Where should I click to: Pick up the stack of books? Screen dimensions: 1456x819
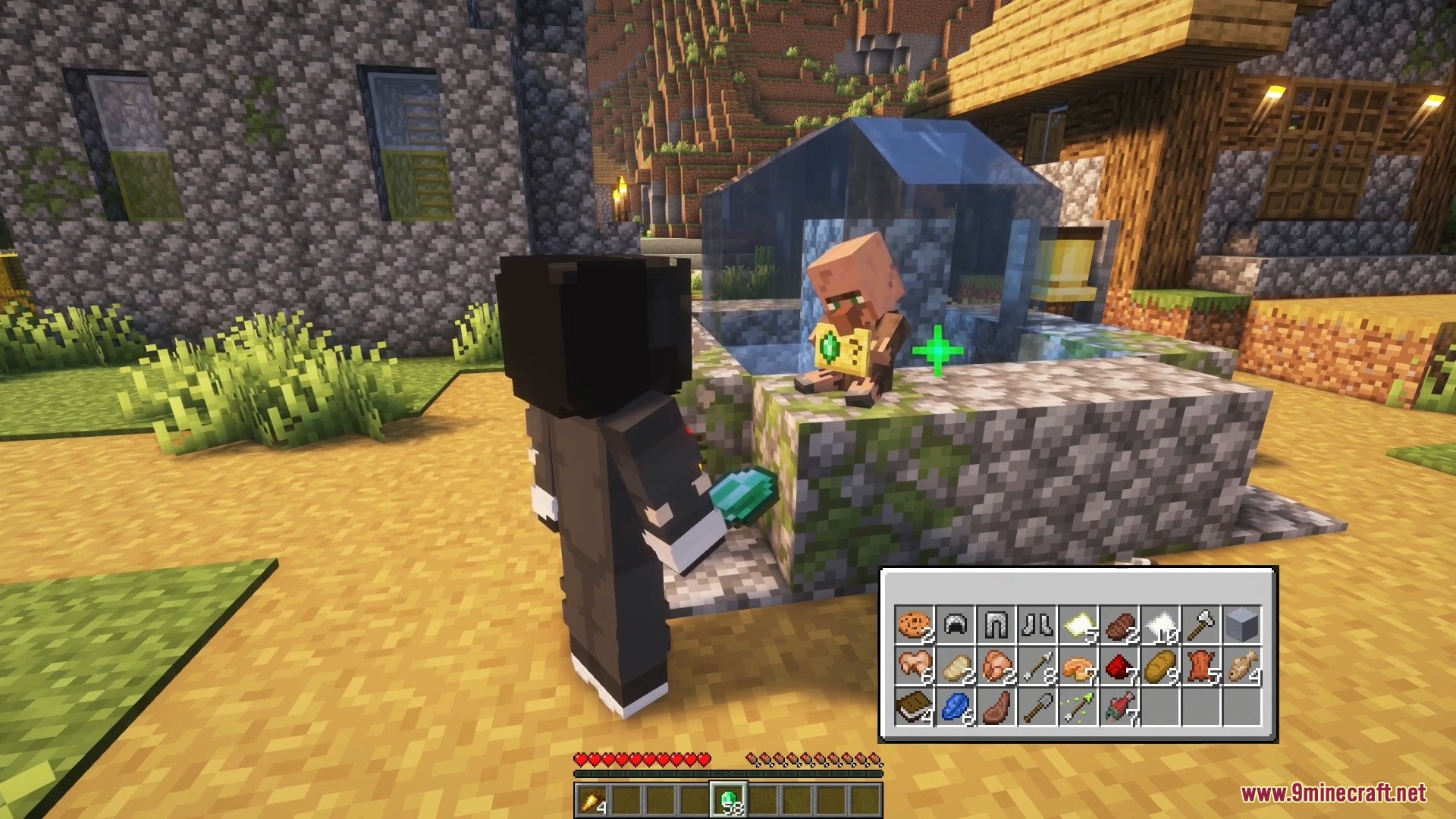pyautogui.click(x=914, y=707)
